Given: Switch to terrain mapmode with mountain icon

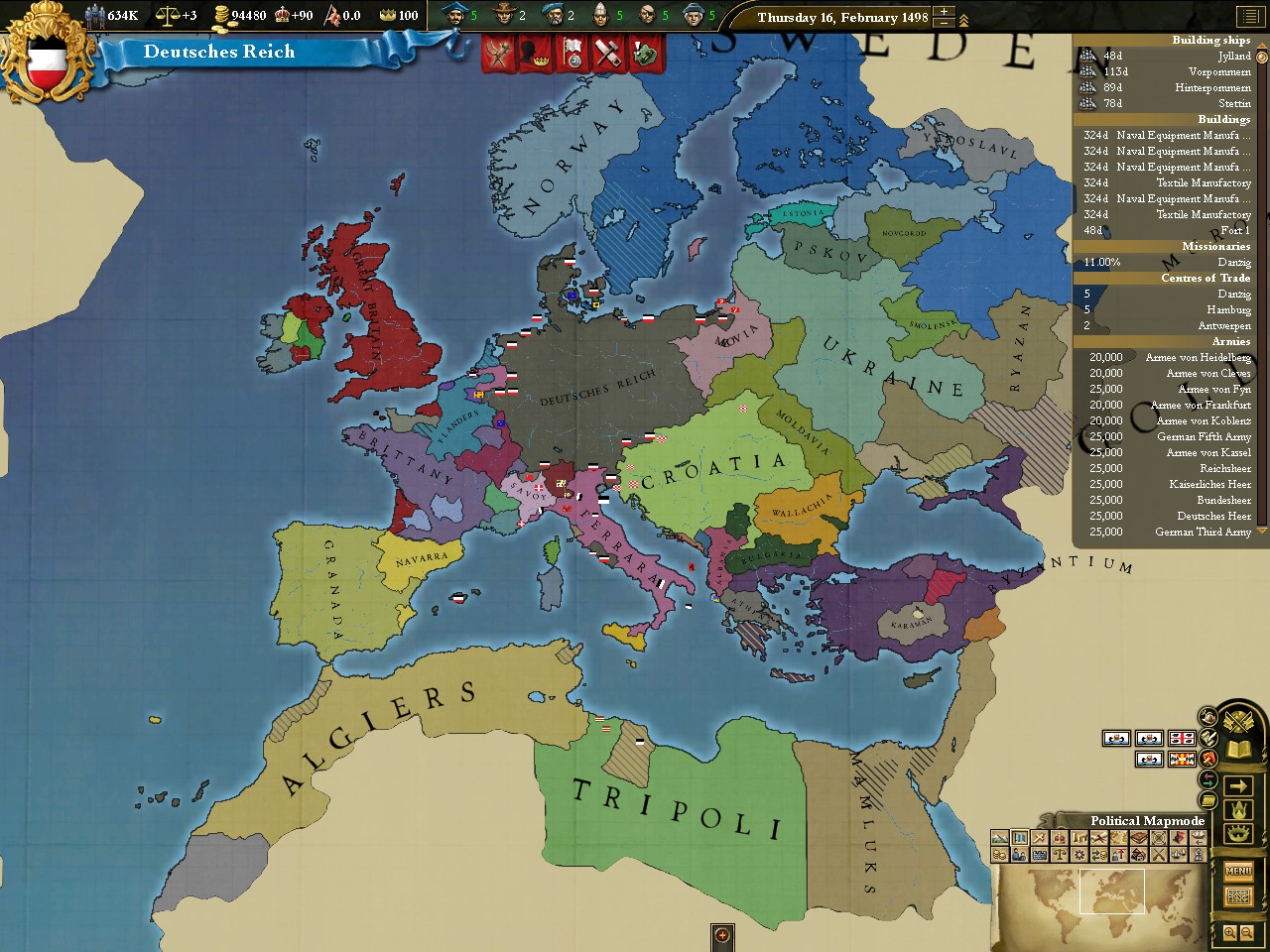Looking at the screenshot, I should 1000,838.
